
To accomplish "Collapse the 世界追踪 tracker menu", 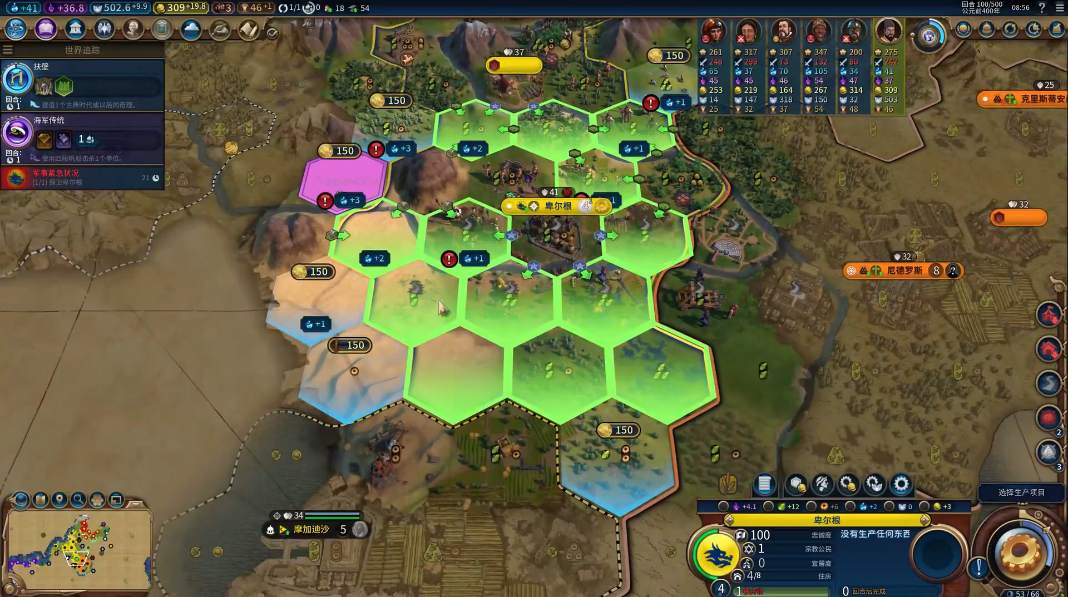I will [x=8, y=50].
